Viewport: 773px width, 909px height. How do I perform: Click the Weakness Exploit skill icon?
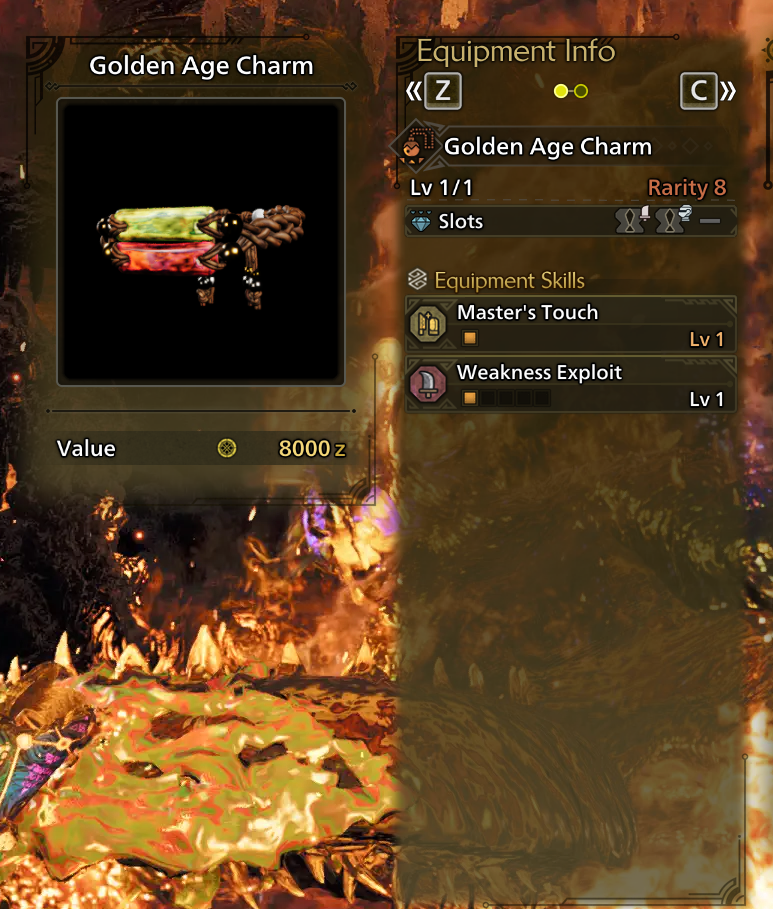tap(428, 384)
